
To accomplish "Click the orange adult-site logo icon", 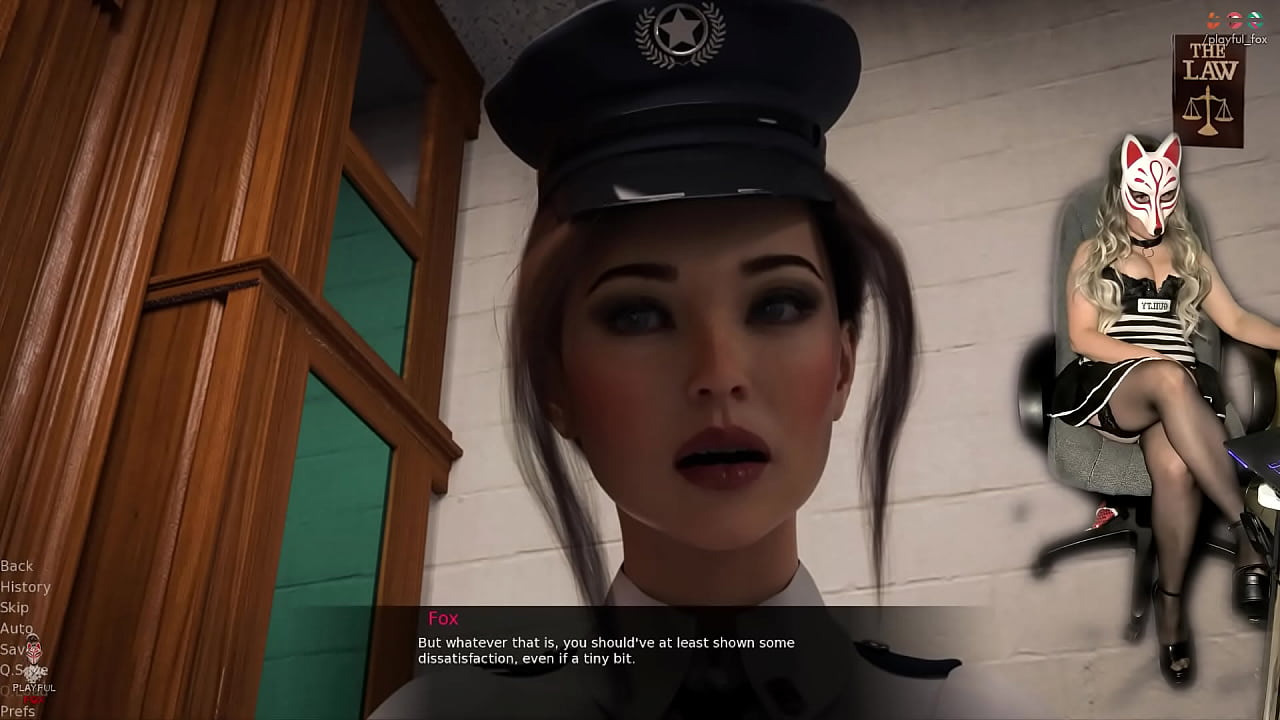I will (1213, 18).
